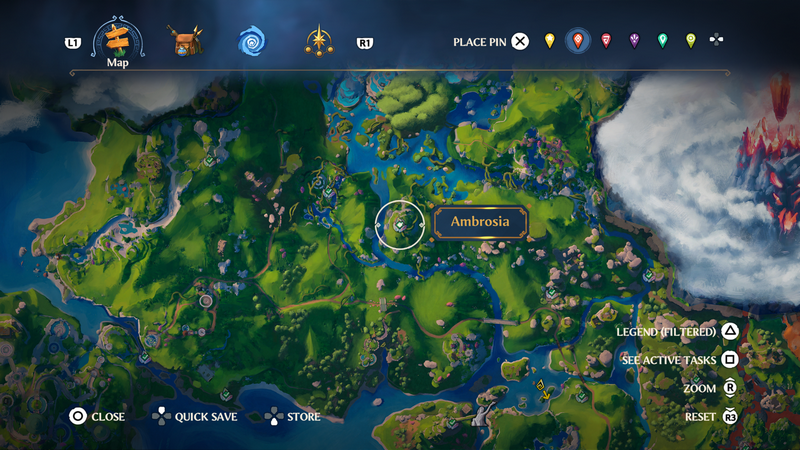Select the Map signpost tab
This screenshot has width=800, height=450.
click(x=119, y=40)
